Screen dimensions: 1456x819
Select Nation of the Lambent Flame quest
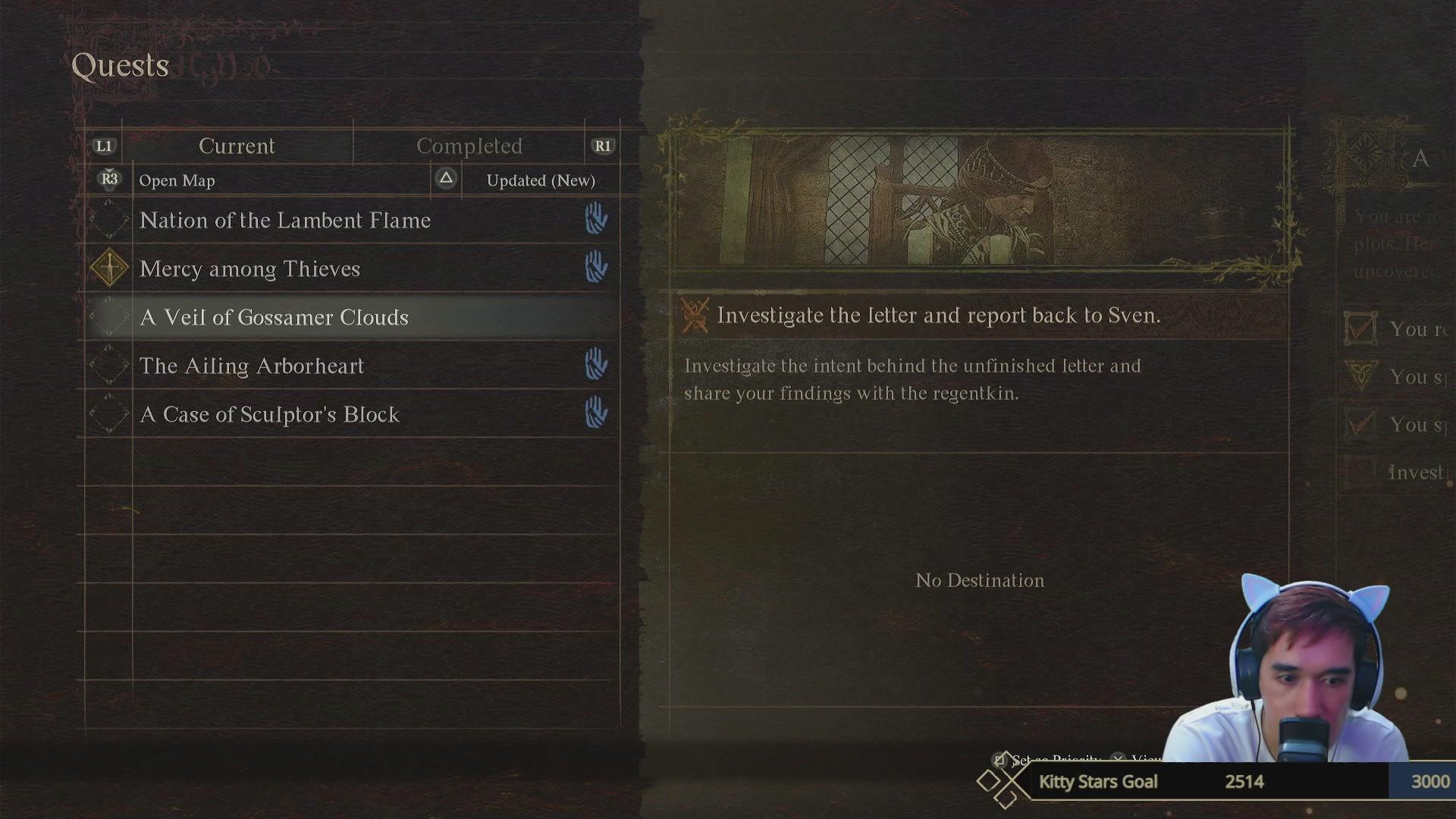point(285,221)
